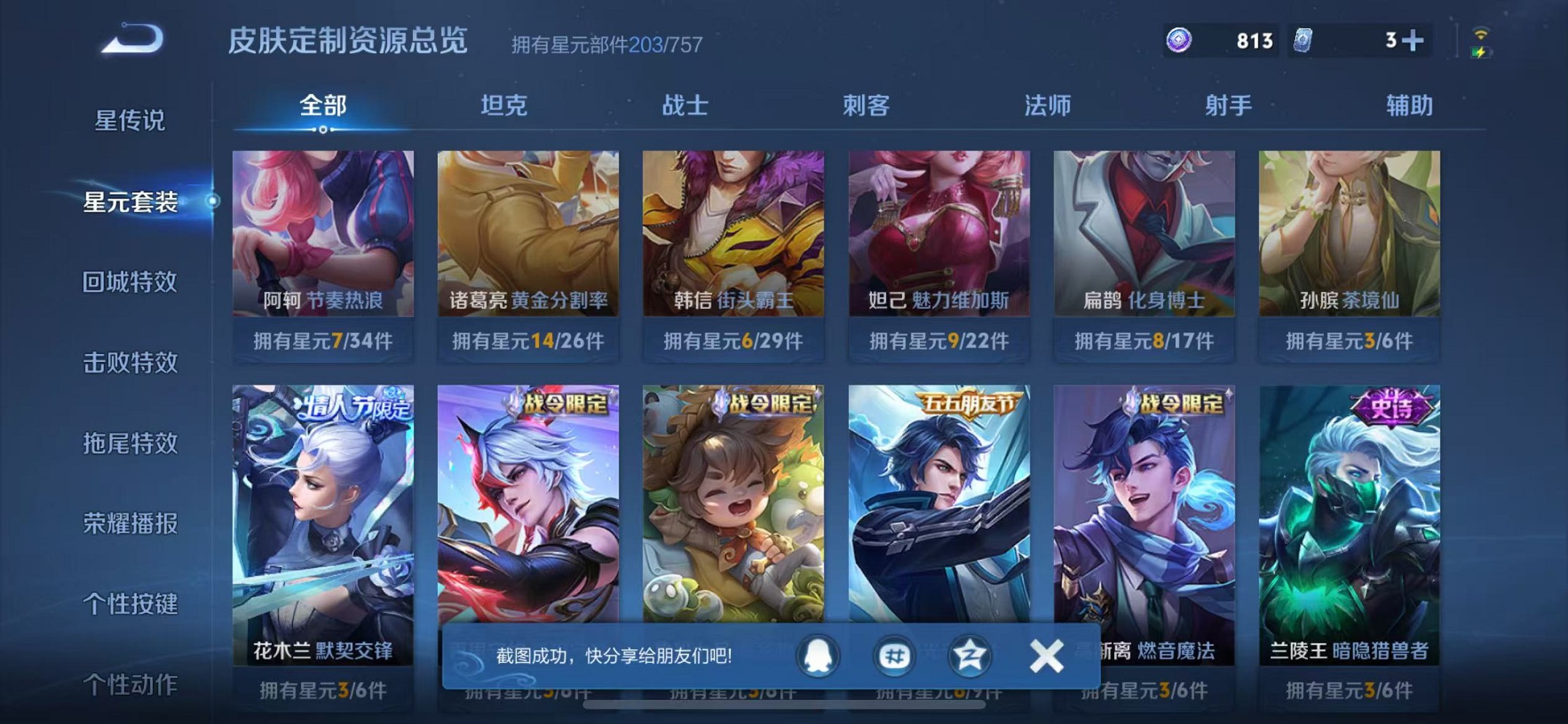The height and width of the screenshot is (724, 1568).
Task: Select the 星传说 sidebar entry
Action: [x=131, y=122]
